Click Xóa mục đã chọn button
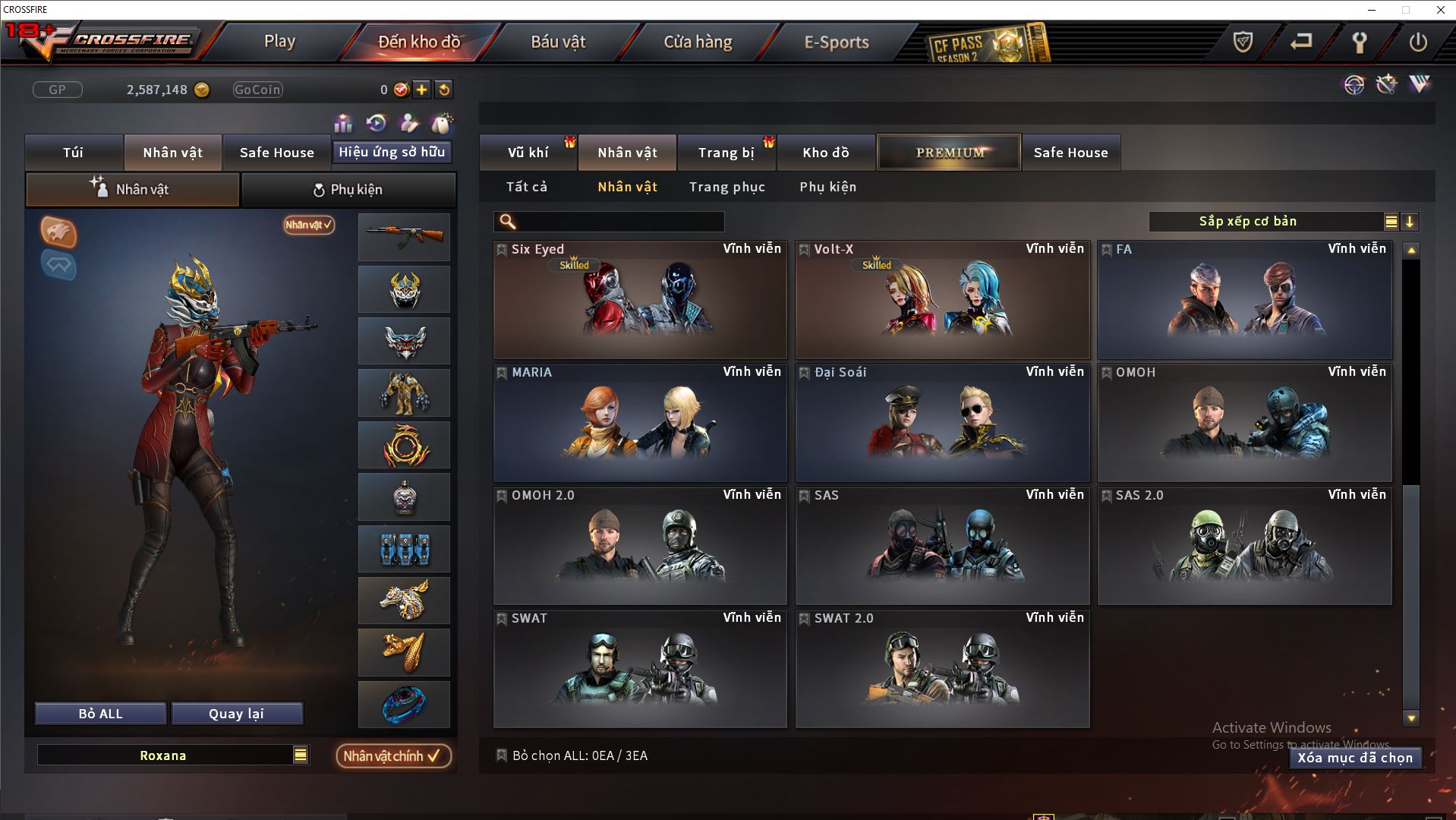The image size is (1456, 820). [x=1354, y=758]
